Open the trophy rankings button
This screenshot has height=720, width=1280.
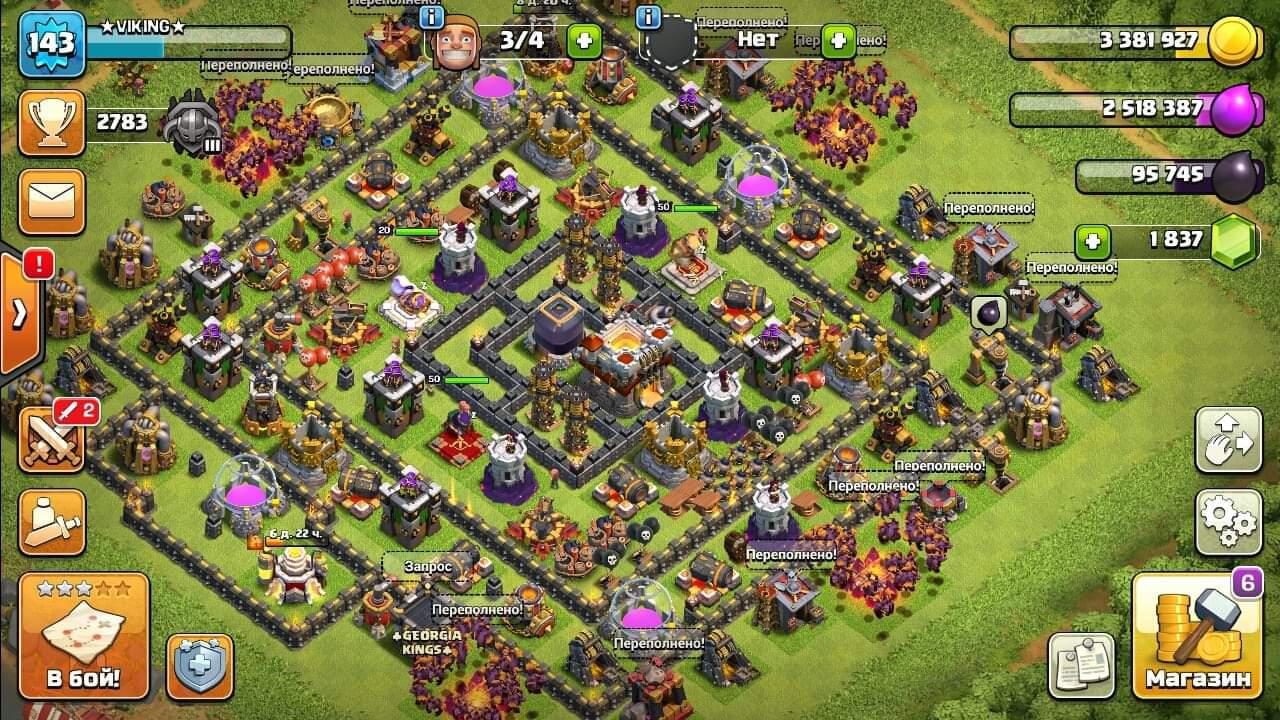click(51, 122)
